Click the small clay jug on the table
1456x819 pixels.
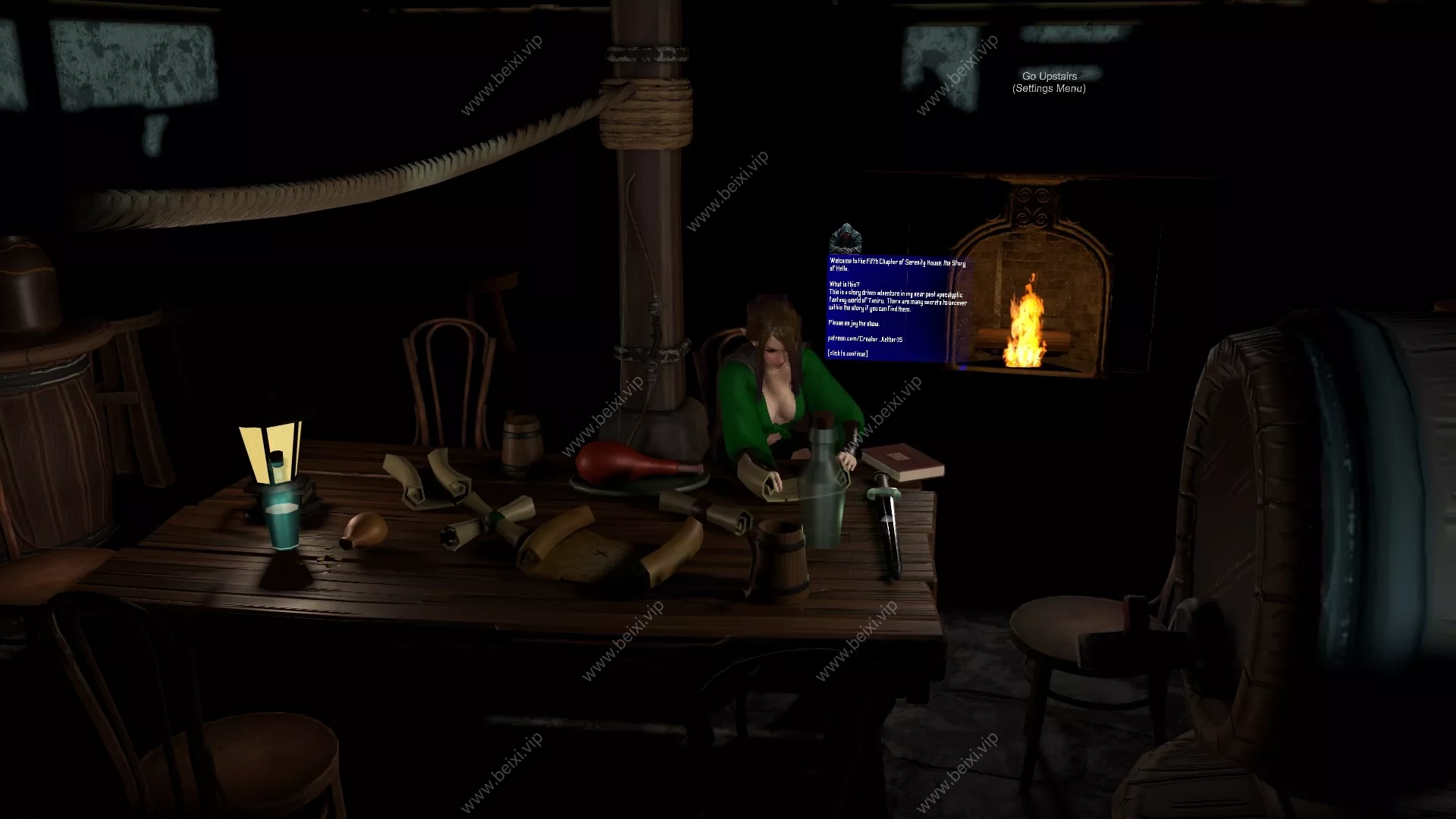click(x=365, y=527)
